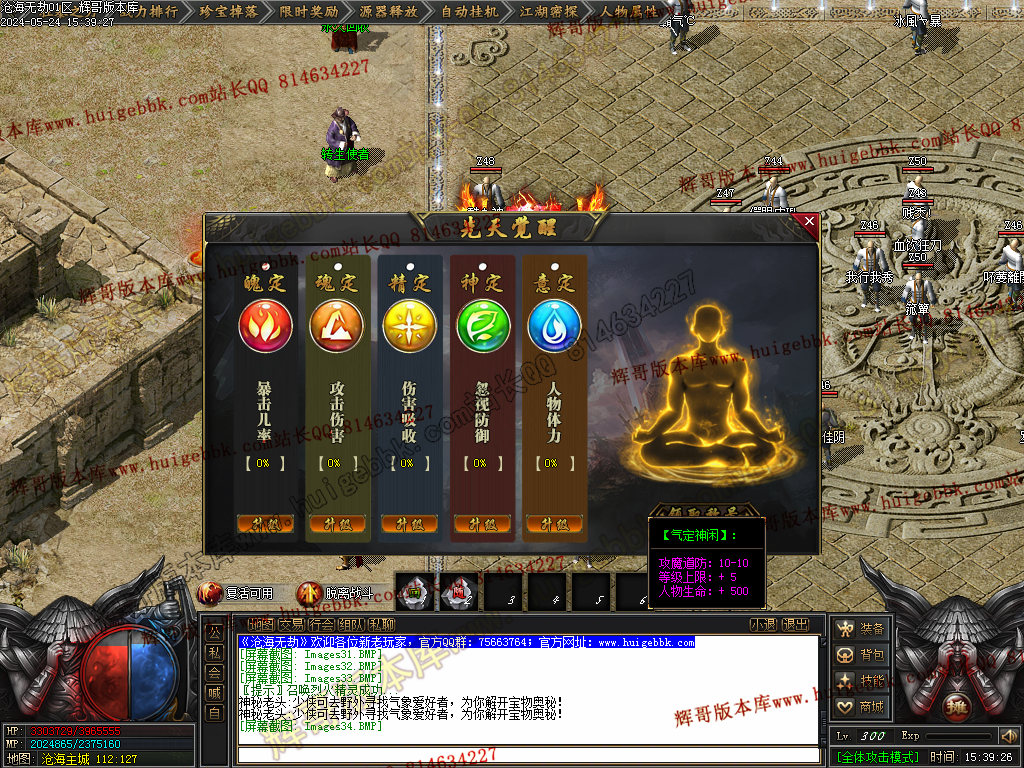
Task: Upgrade 魄定 critical rate (升级 button)
Action: pos(265,524)
